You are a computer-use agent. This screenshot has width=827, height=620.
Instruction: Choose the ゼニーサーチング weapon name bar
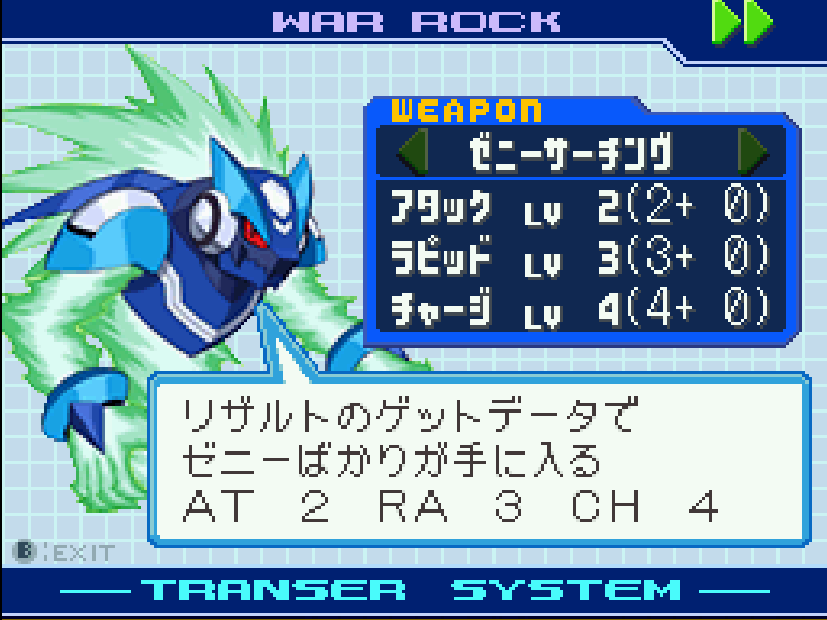572,154
